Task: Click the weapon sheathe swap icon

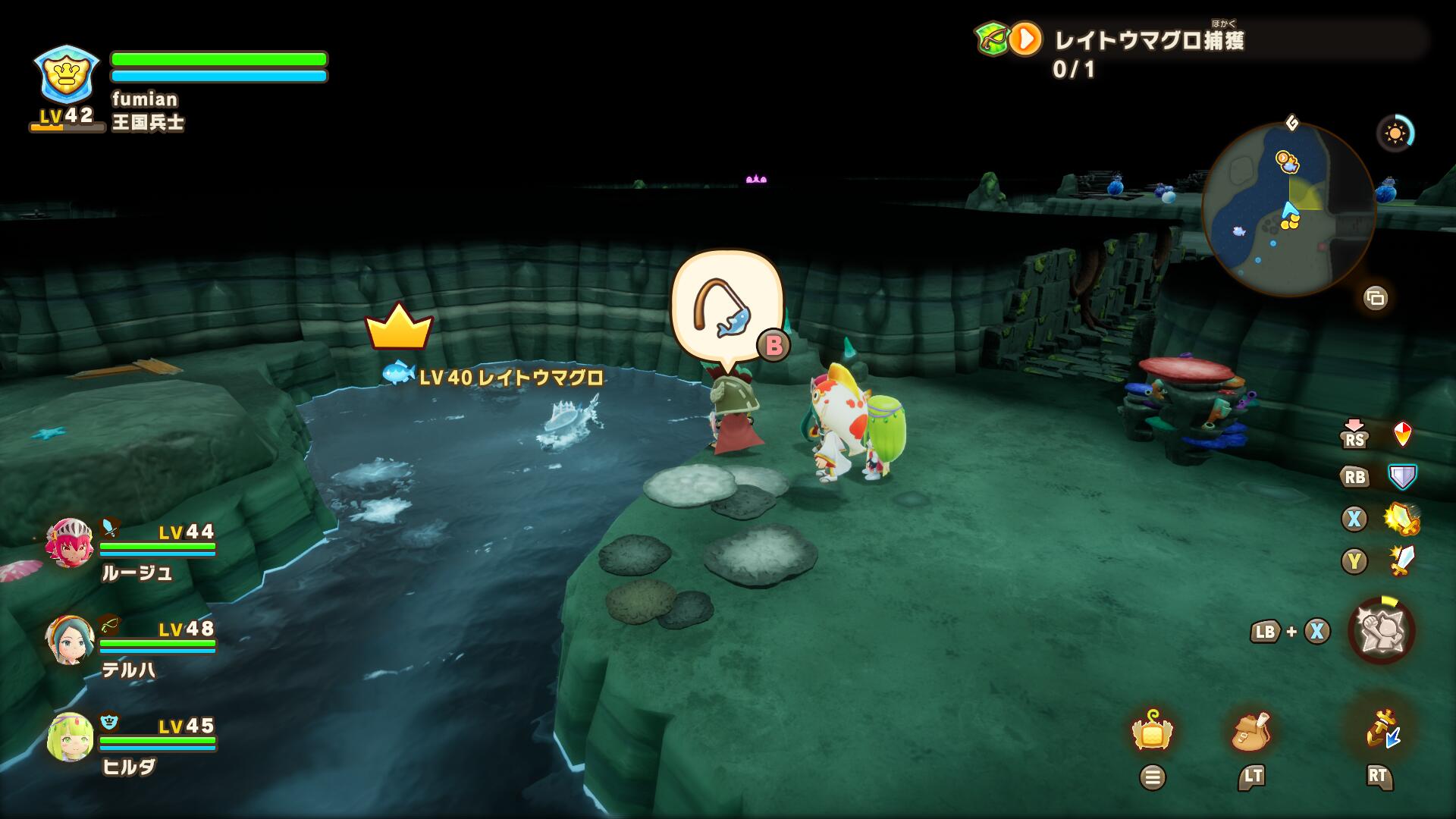Action: 1379,730
